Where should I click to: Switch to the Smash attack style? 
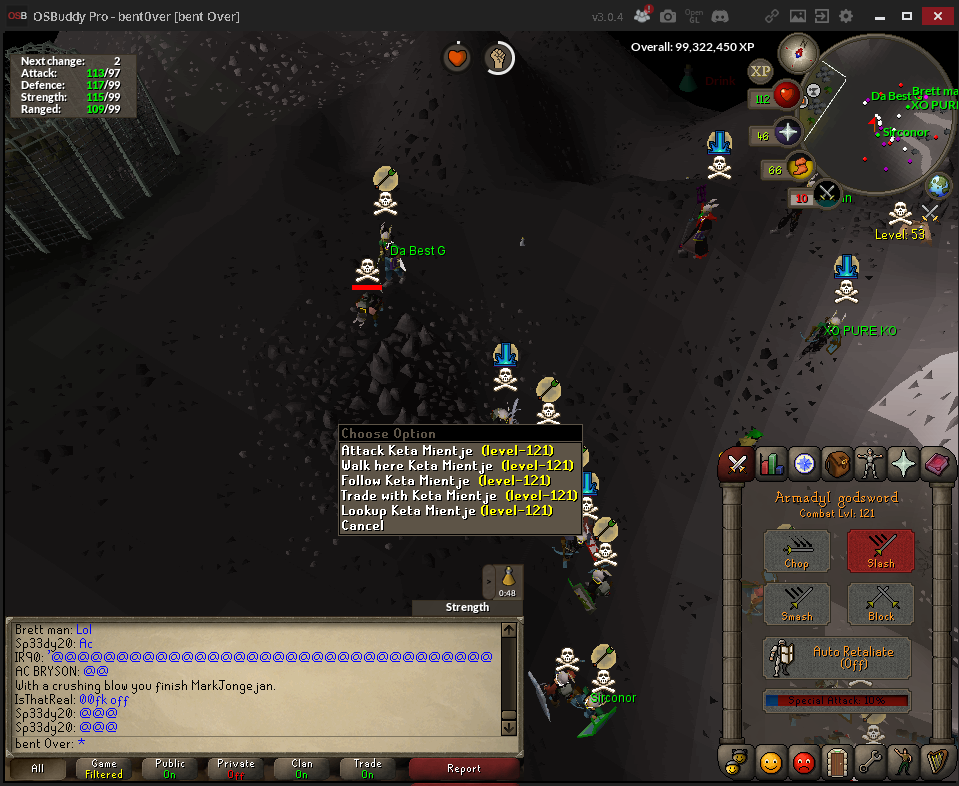pos(797,604)
